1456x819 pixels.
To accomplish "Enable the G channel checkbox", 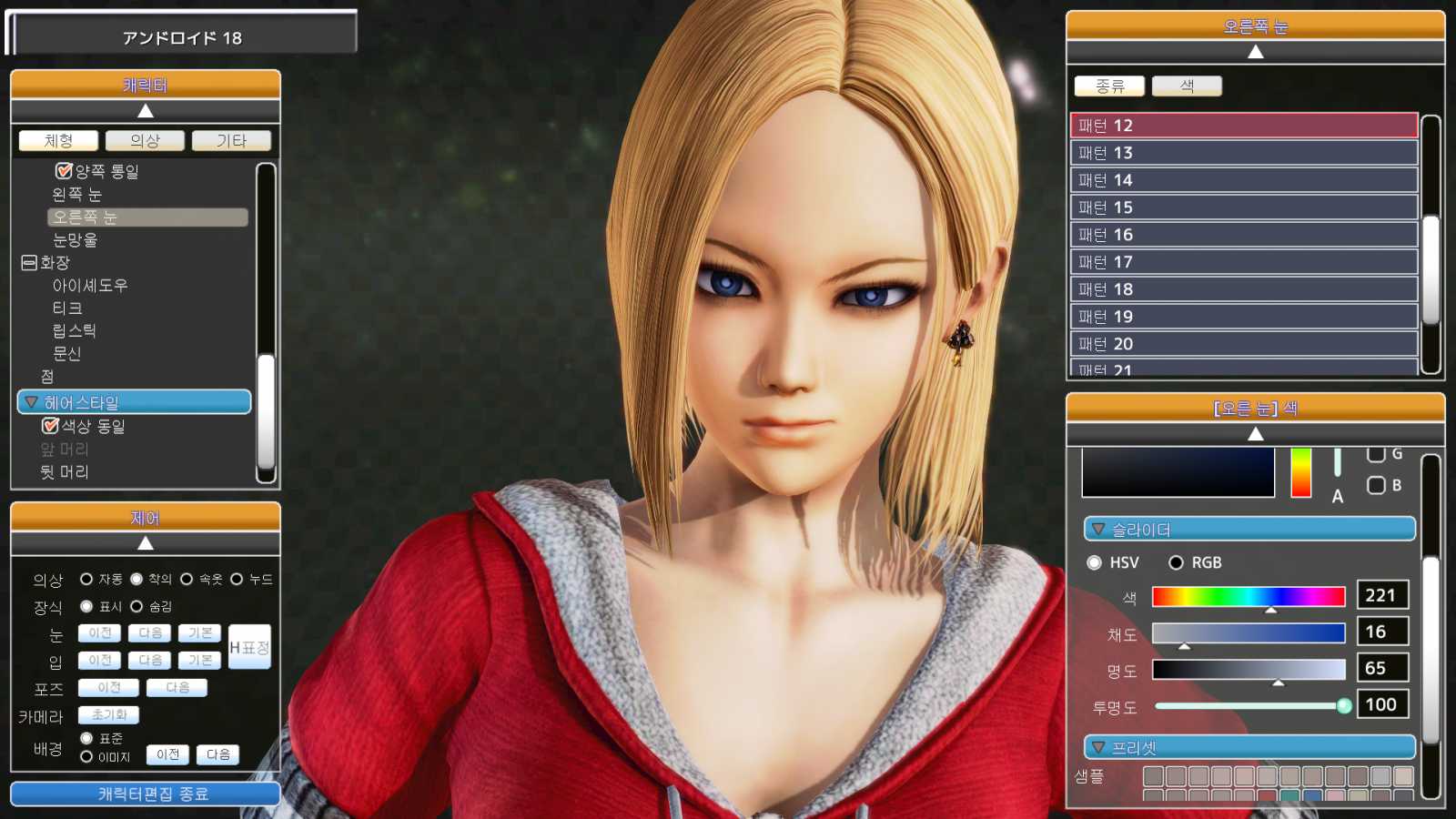I will (x=1376, y=452).
